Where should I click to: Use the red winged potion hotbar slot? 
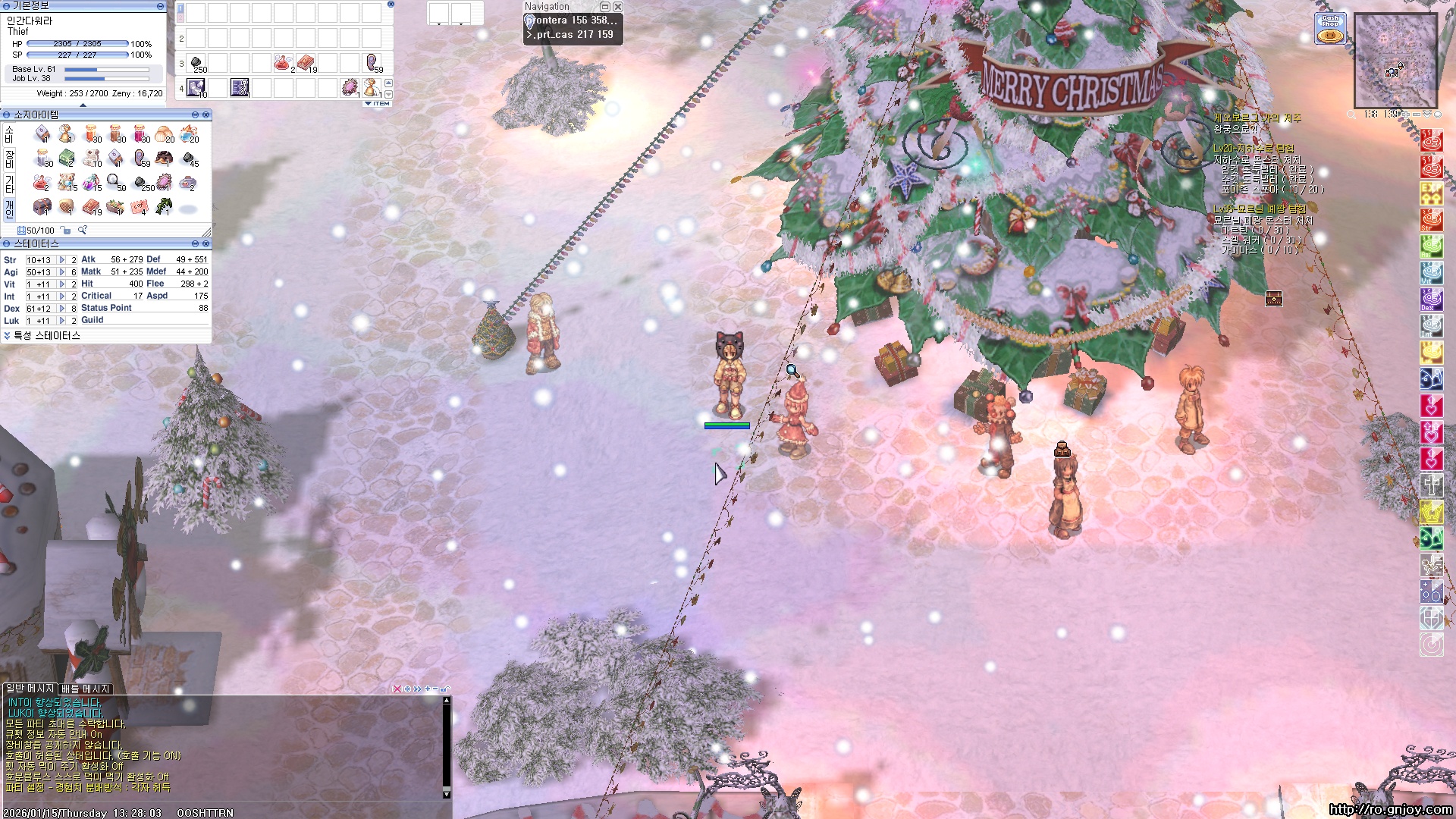284,63
